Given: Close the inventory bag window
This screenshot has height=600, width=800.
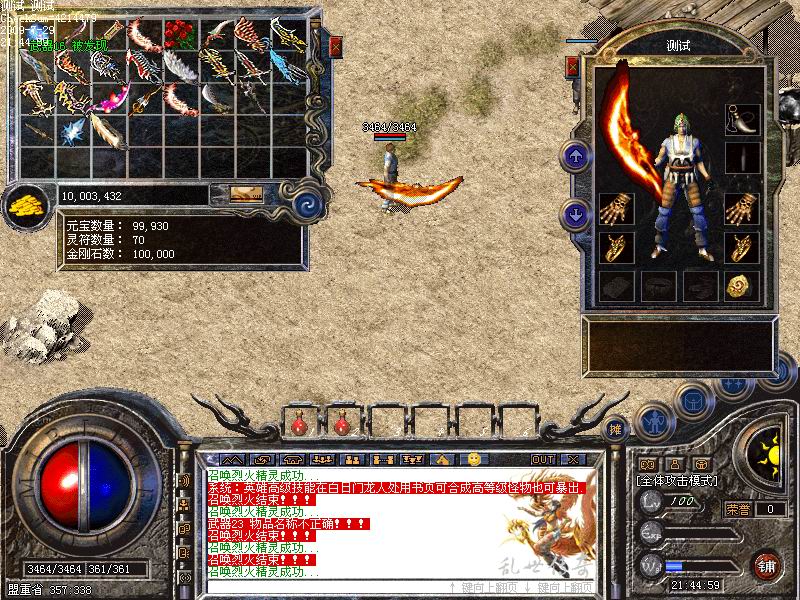Looking at the screenshot, I should pos(336,46).
